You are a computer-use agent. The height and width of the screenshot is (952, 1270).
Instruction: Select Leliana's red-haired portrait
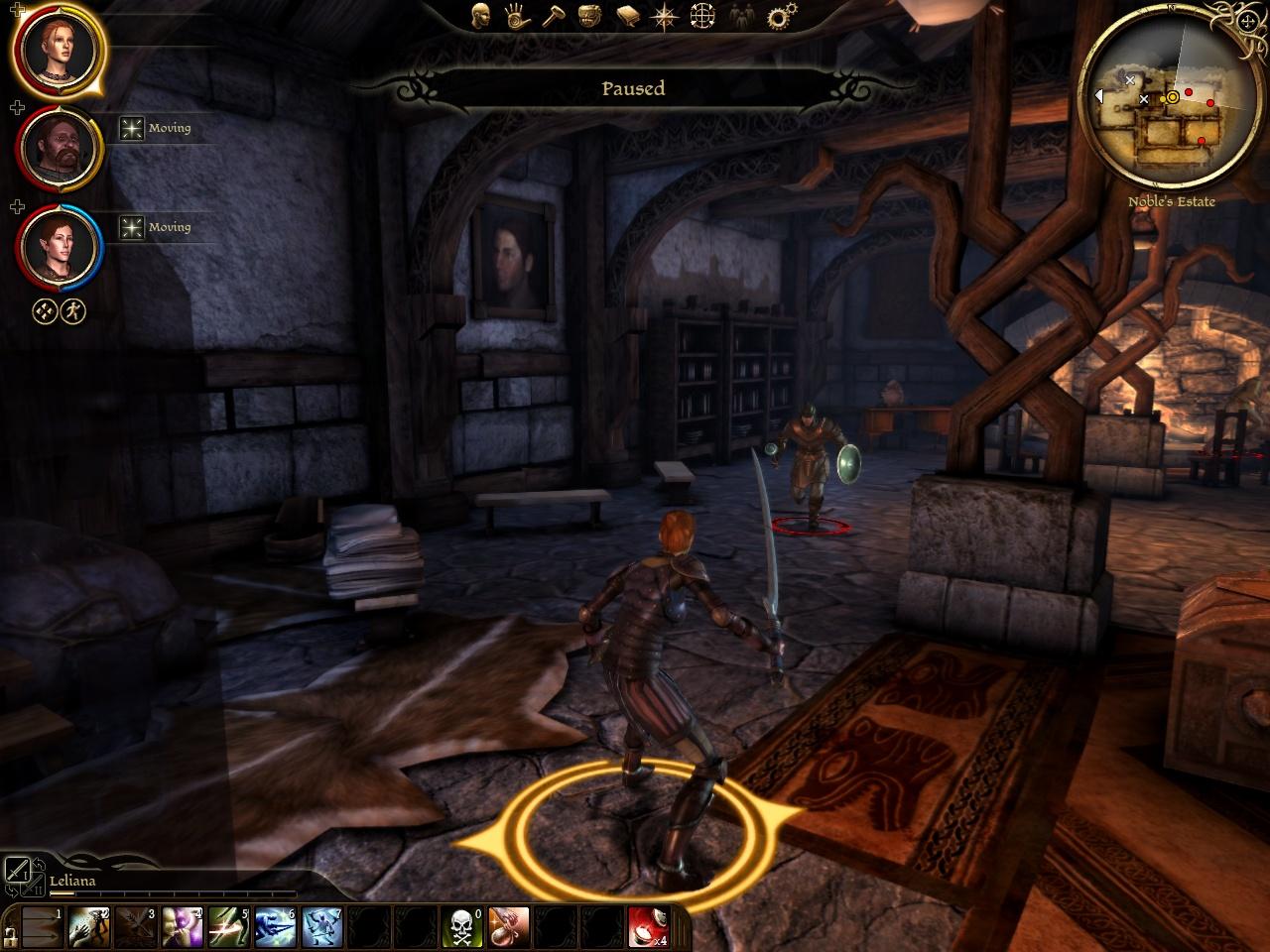pyautogui.click(x=57, y=48)
